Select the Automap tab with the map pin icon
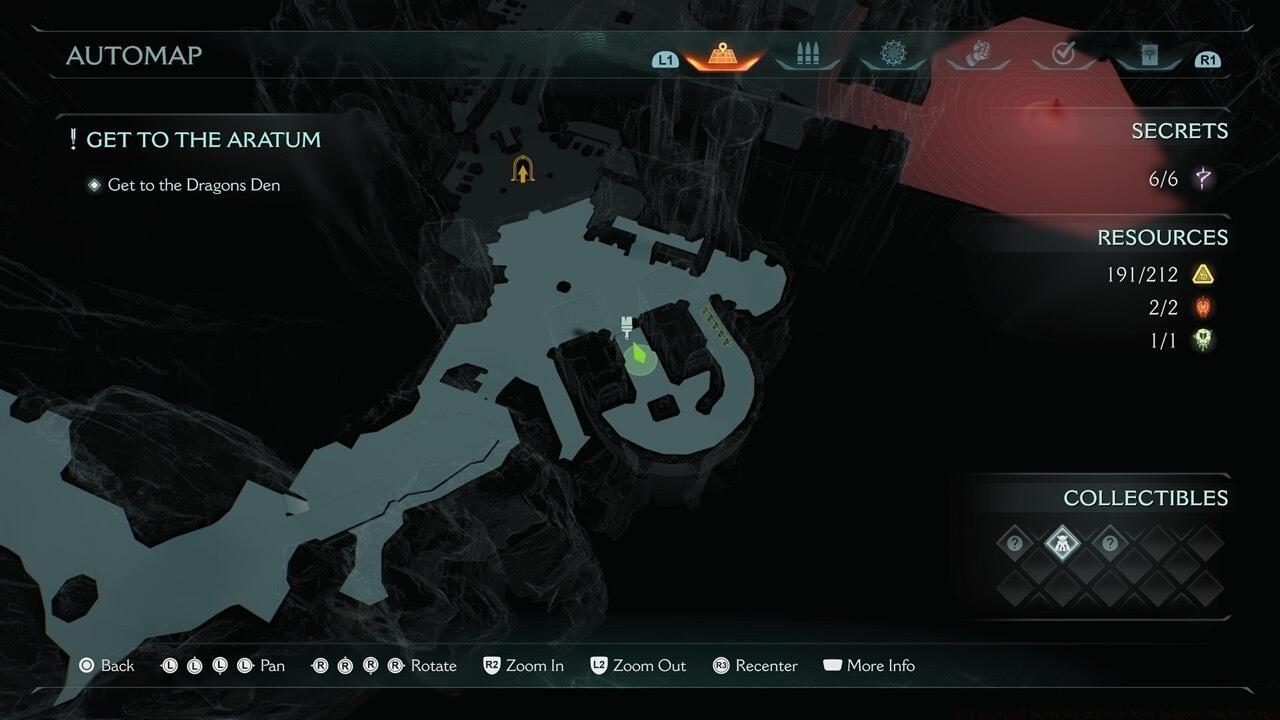 (x=720, y=55)
